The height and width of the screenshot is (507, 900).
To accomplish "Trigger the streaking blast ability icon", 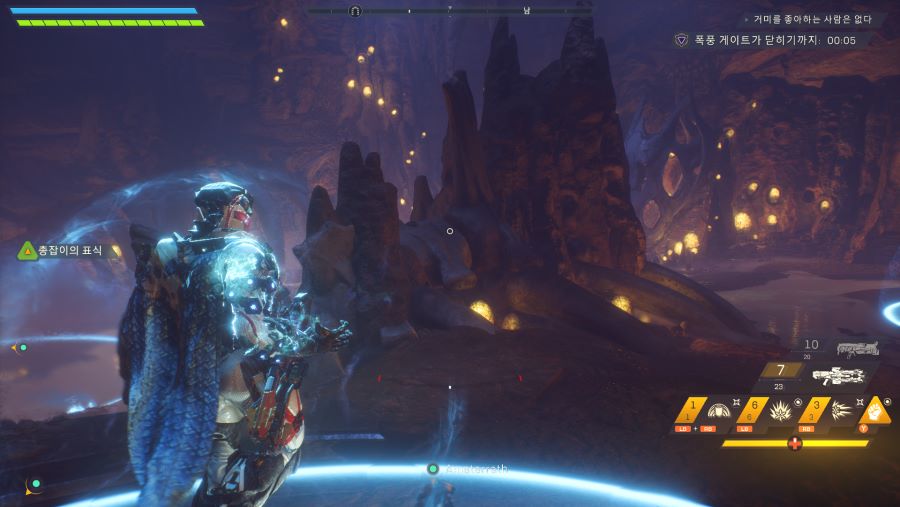I will pos(841,410).
